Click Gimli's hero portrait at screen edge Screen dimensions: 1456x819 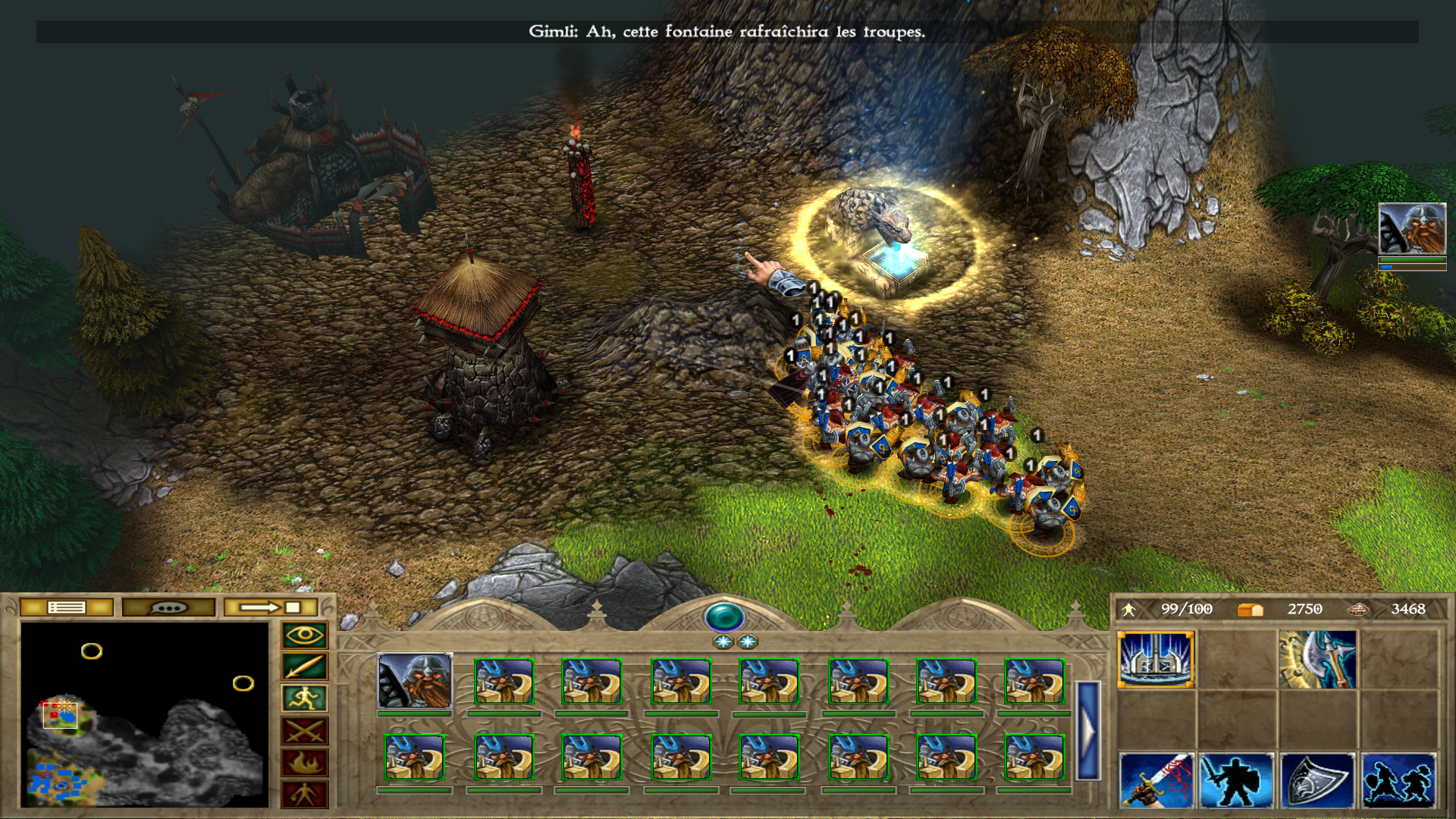1411,229
